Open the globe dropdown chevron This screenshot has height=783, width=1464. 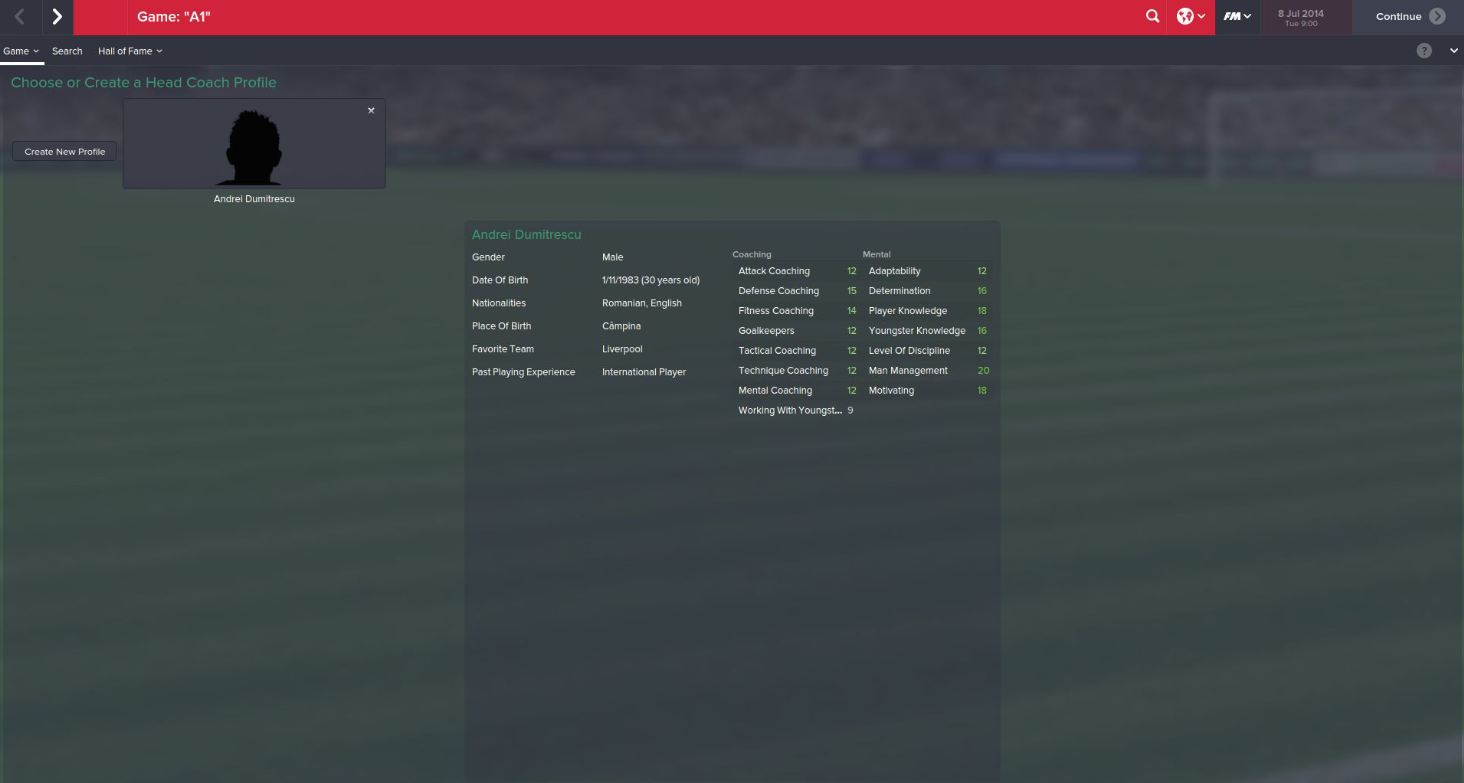point(1200,16)
